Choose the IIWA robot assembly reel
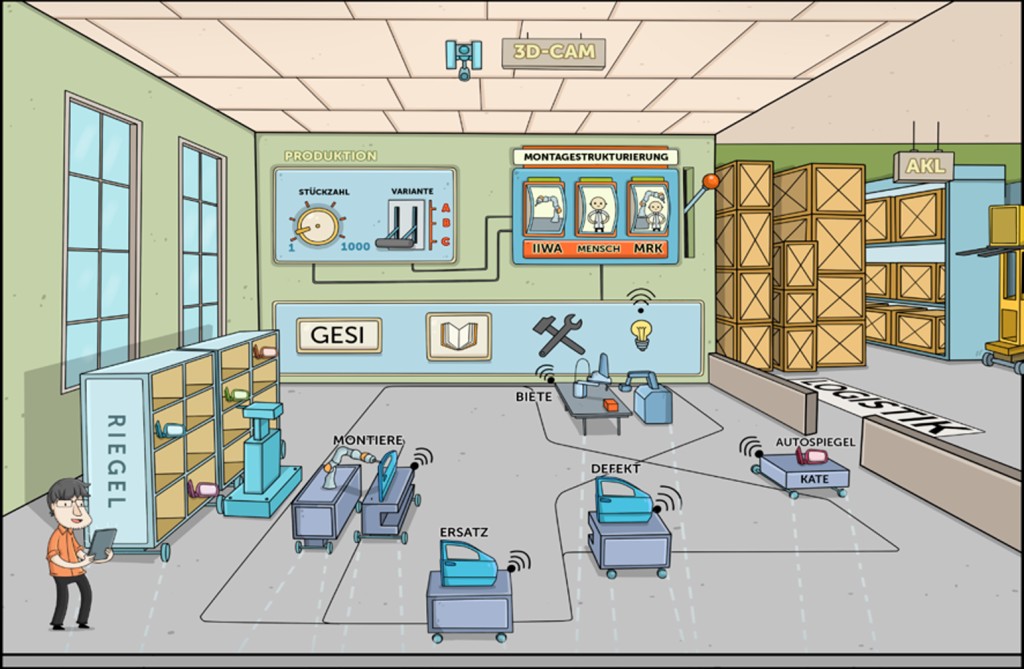 pos(546,208)
